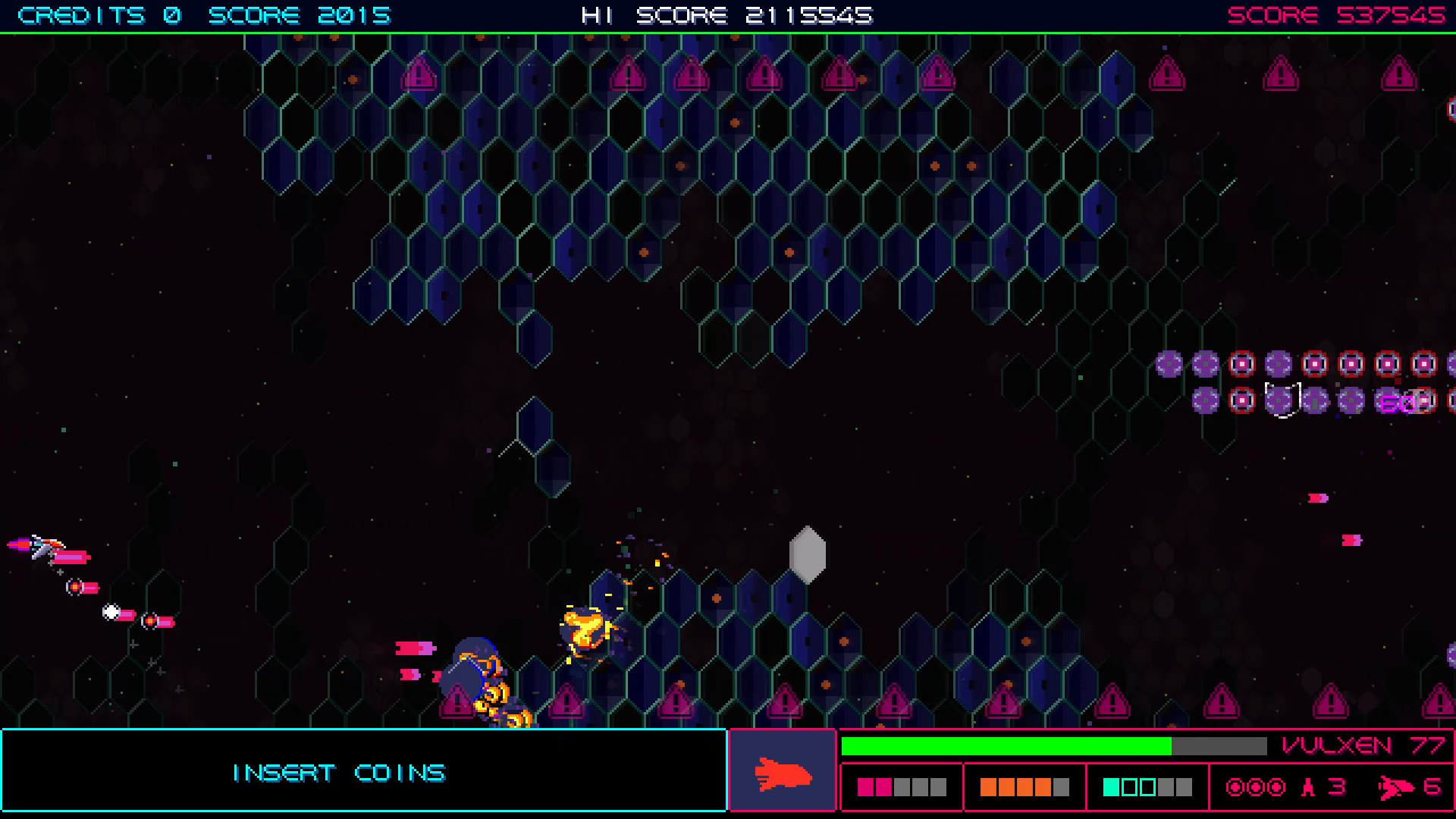Click the A 3 upgrade counter icon
Viewport: 1456px width, 819px height.
pos(1310,787)
